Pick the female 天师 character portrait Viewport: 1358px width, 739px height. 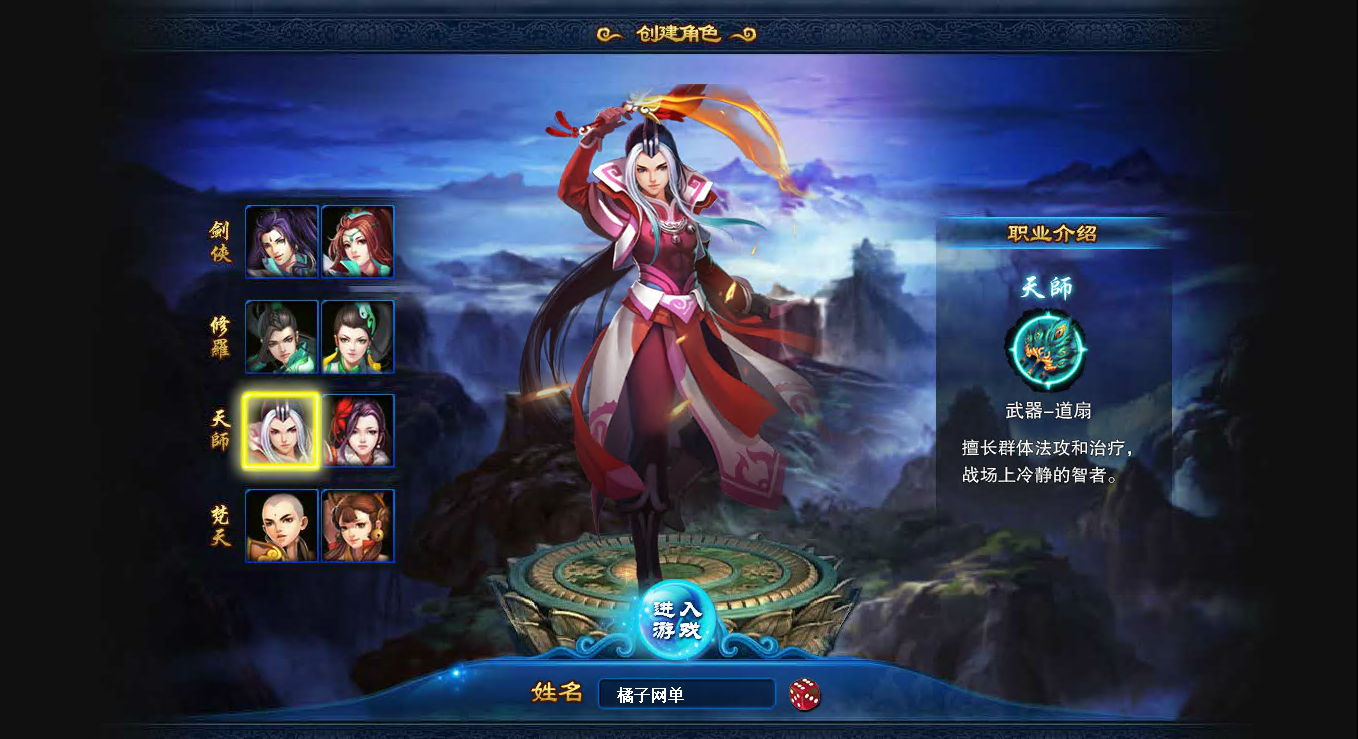point(358,429)
